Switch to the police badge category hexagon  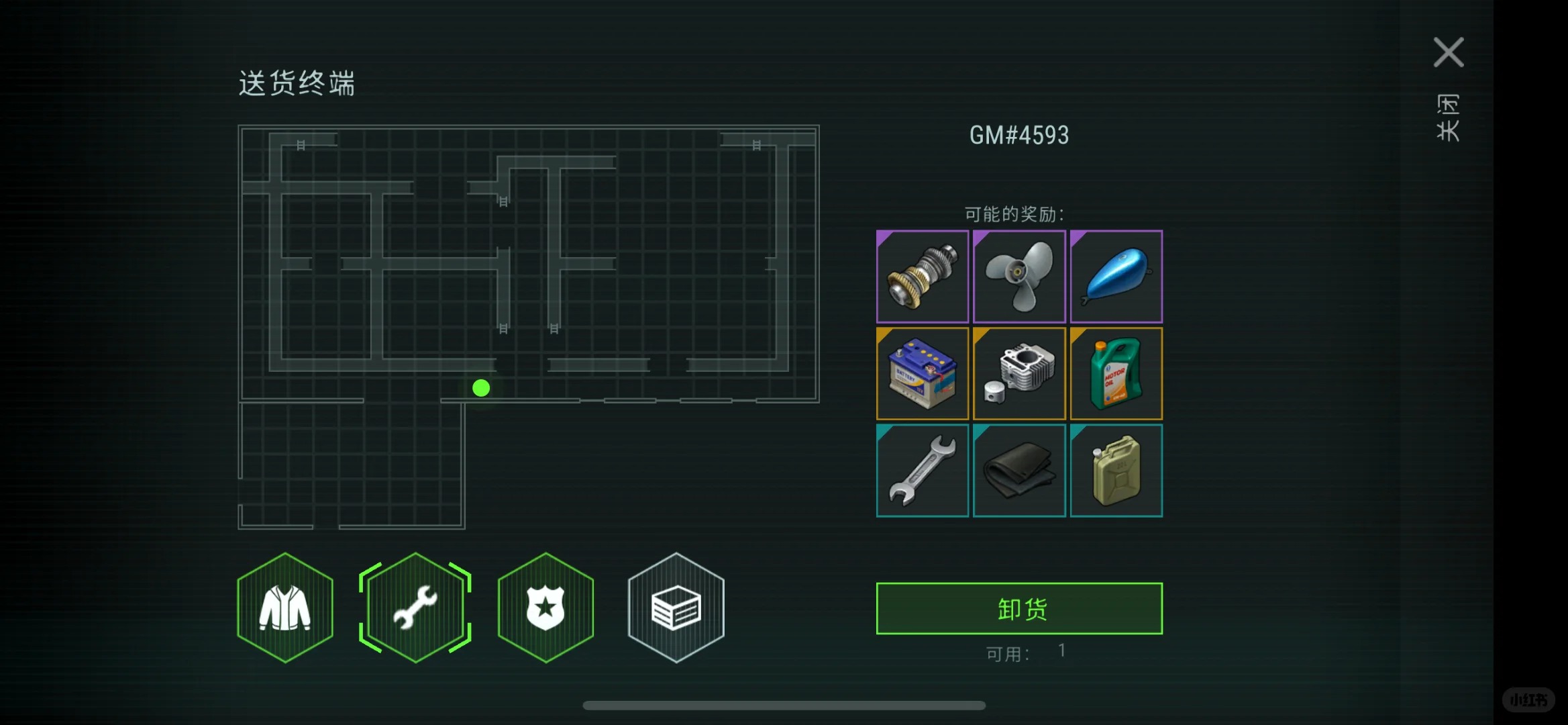tap(545, 608)
